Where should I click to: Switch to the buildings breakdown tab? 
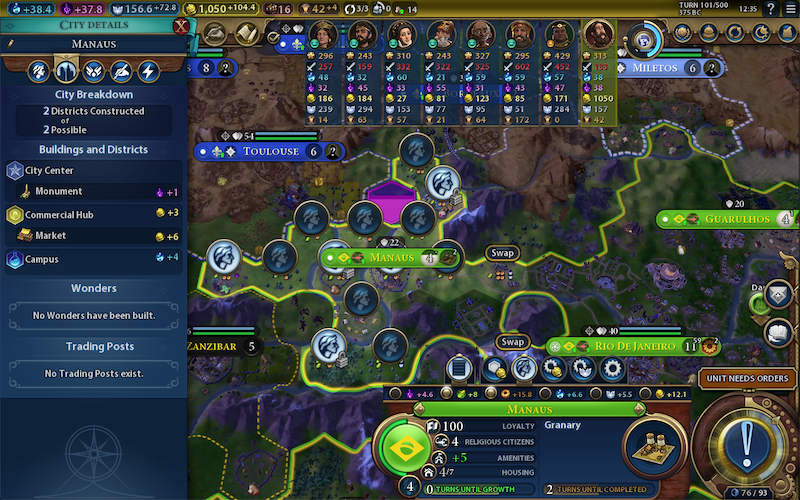(66, 72)
